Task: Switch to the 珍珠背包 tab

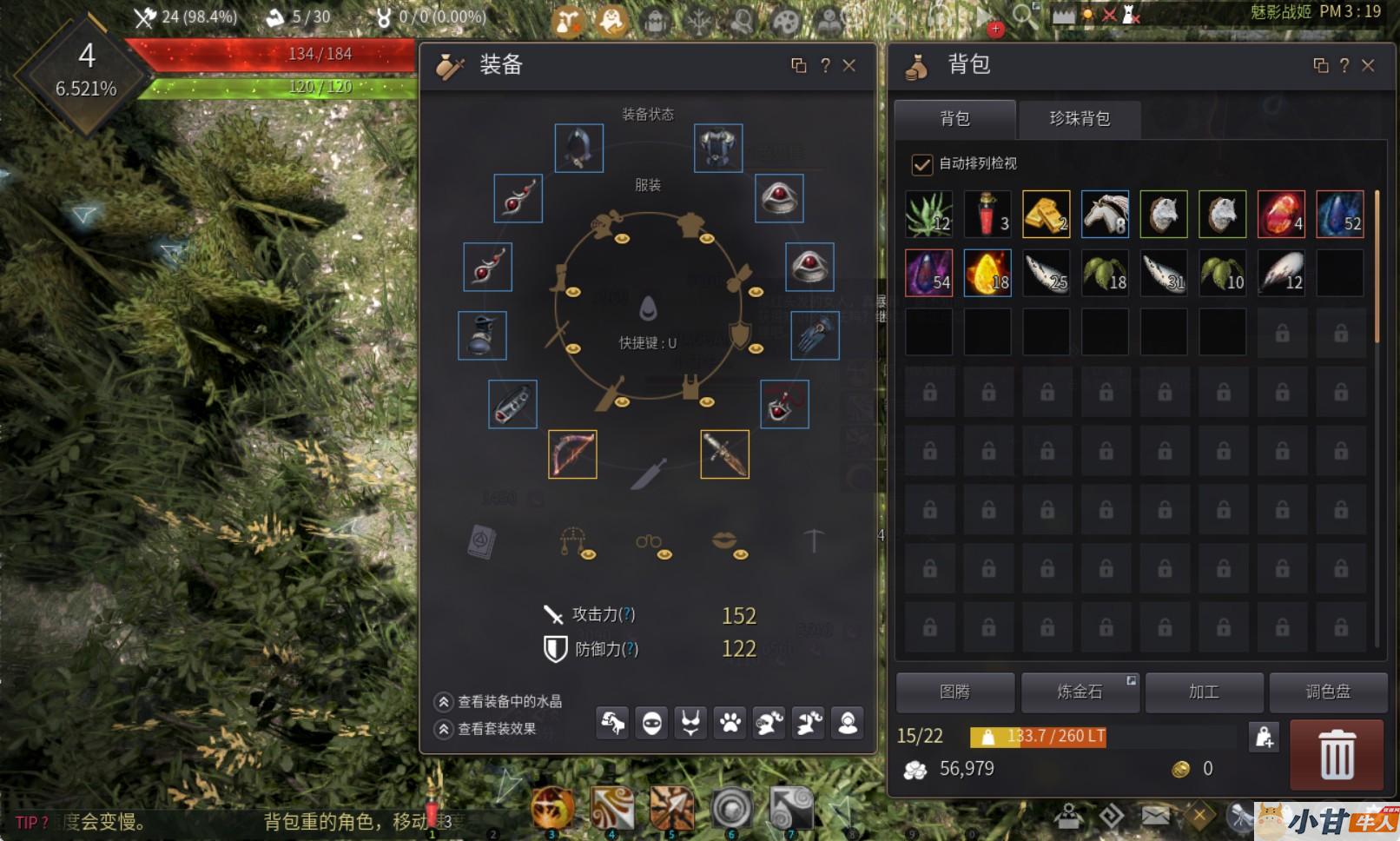Action: coord(1080,118)
